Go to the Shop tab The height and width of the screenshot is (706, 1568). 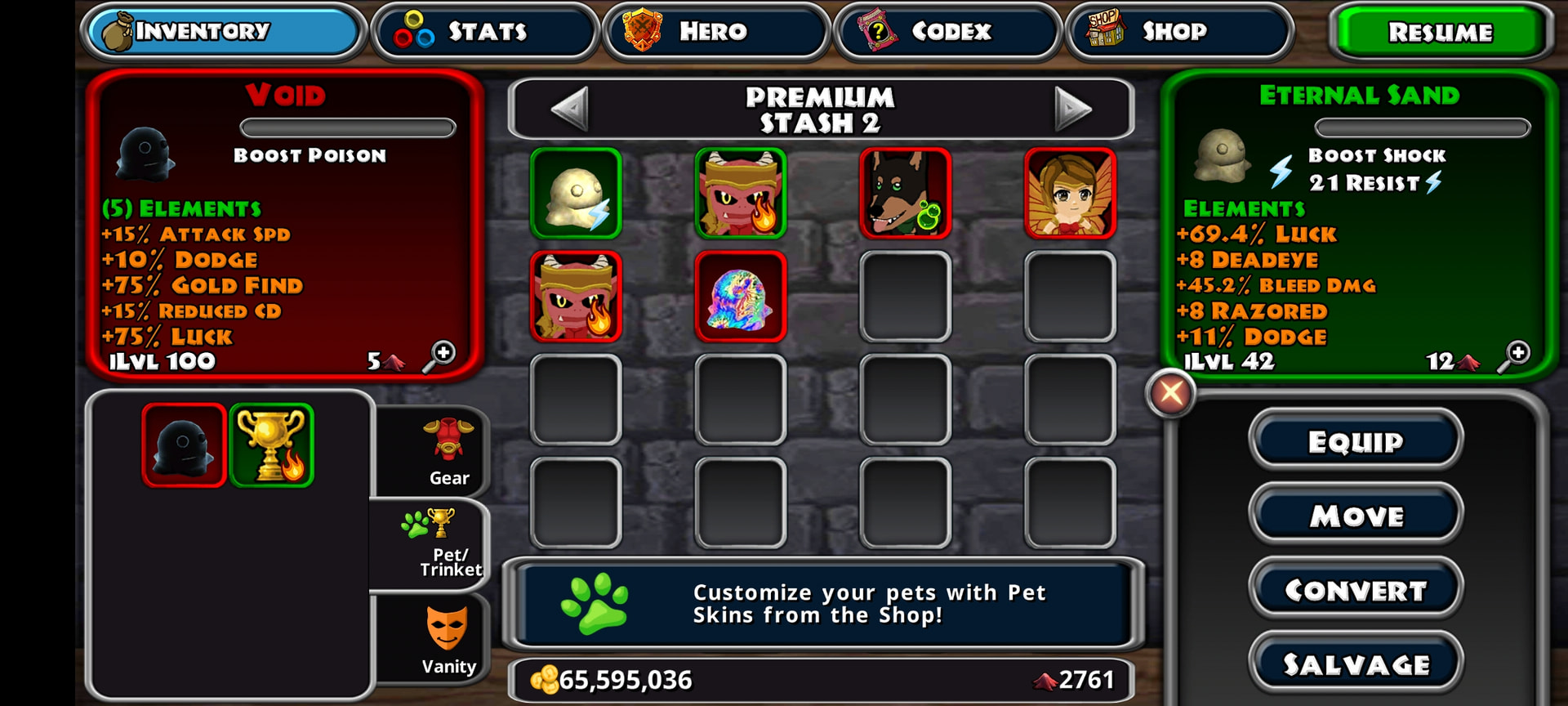click(x=1178, y=32)
